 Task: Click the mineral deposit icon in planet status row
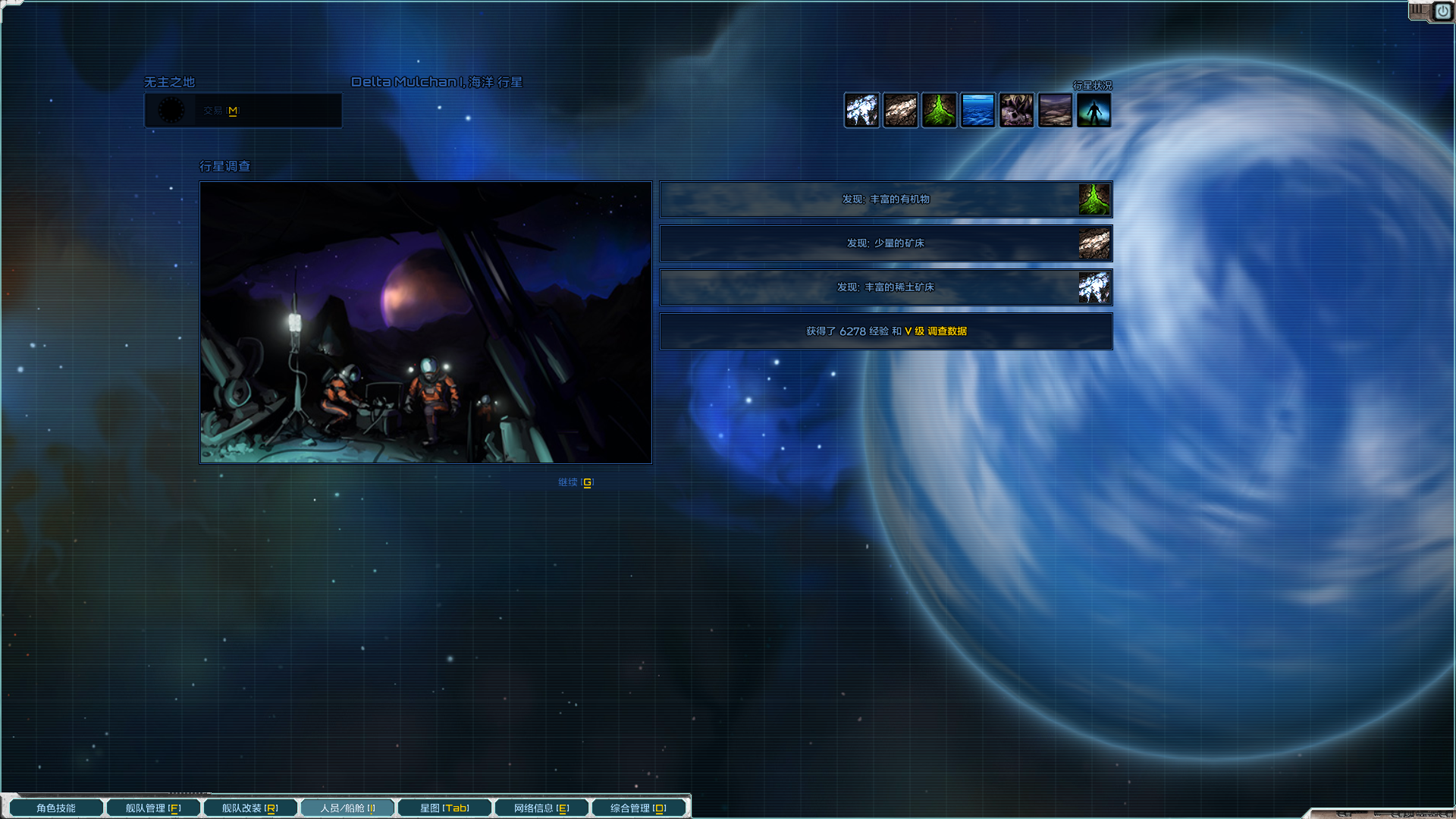point(900,110)
